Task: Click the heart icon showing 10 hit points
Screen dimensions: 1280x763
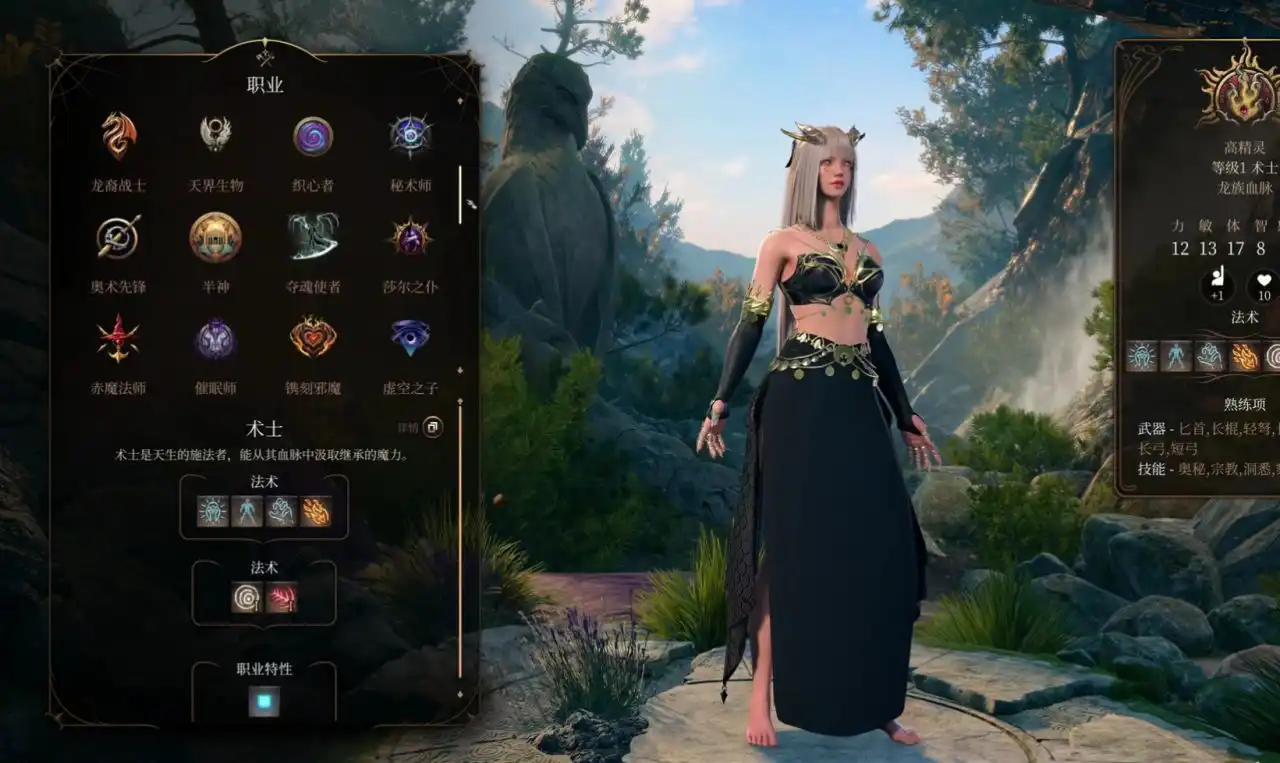Action: (1264, 287)
